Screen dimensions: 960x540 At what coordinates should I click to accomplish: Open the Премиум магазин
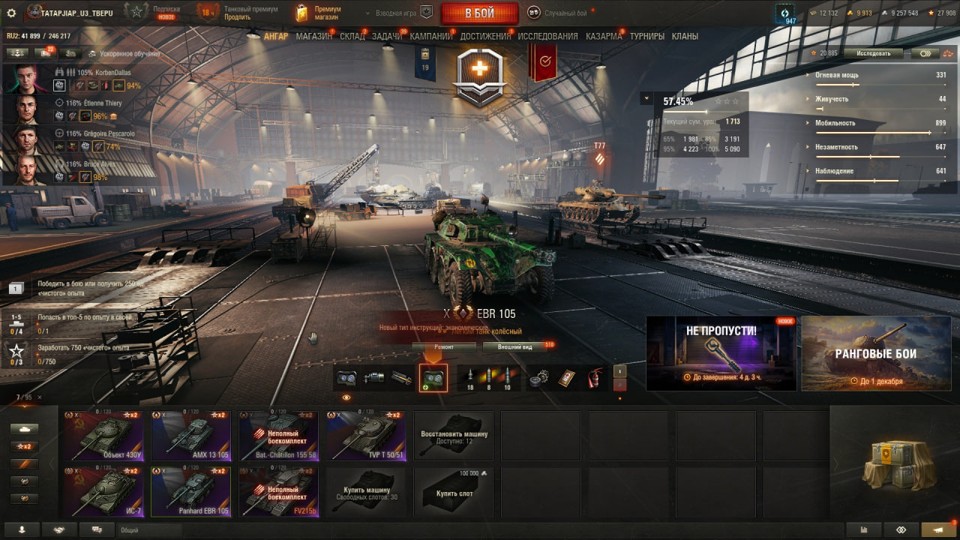click(318, 13)
